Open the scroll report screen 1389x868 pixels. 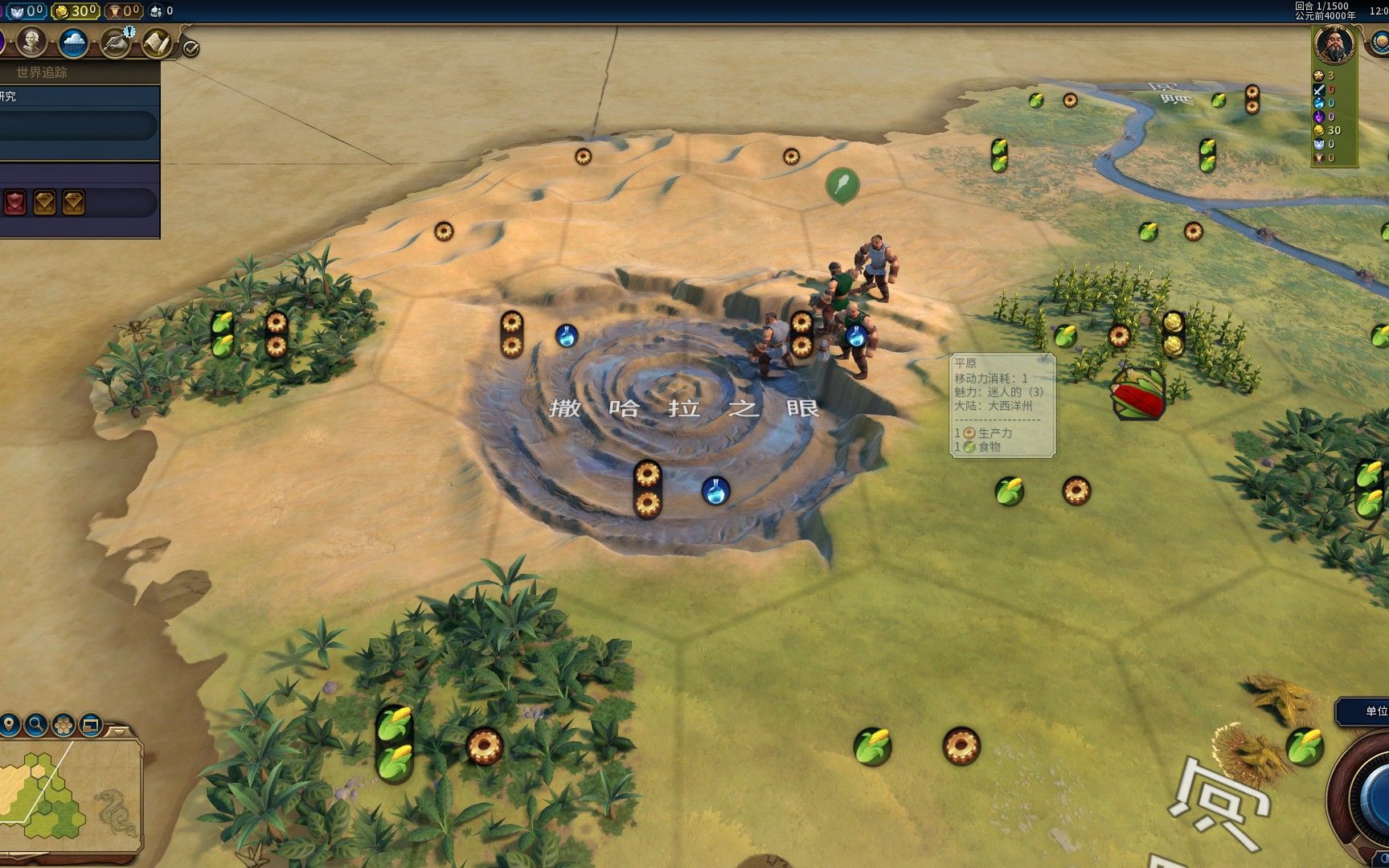[158, 43]
